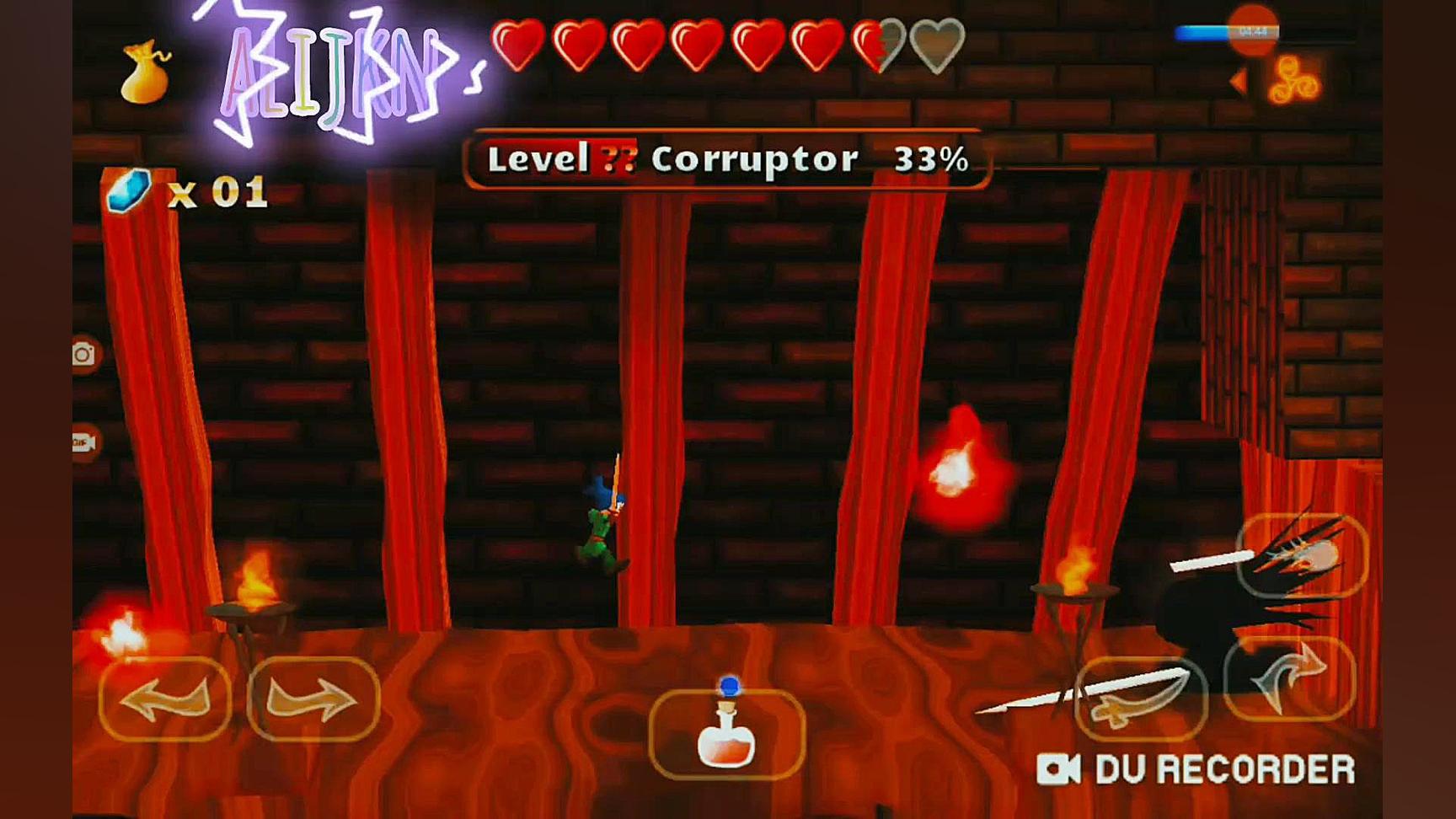1456x819 pixels.
Task: Swing the sword attack button
Action: pyautogui.click(x=1141, y=699)
